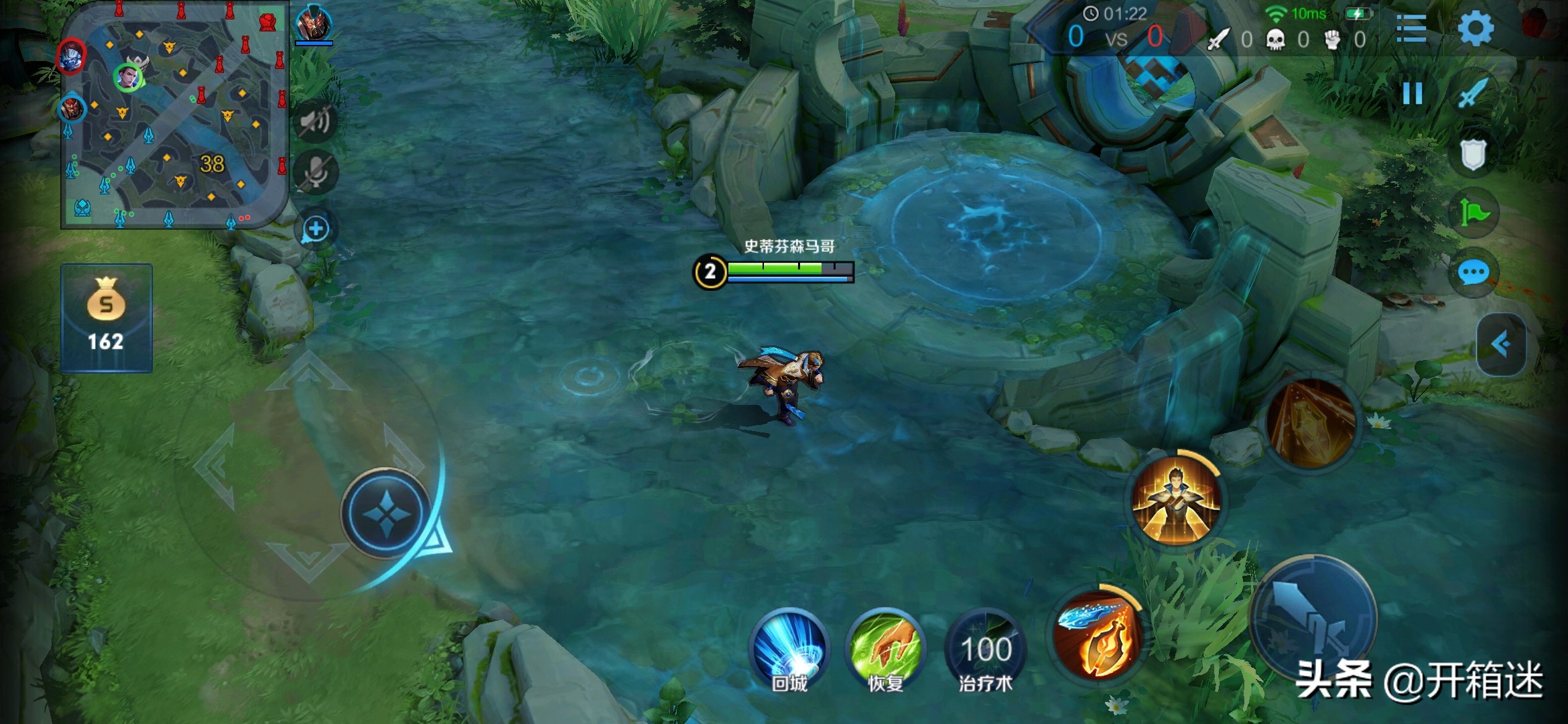Open the scoreboard list icon

pyautogui.click(x=1411, y=29)
